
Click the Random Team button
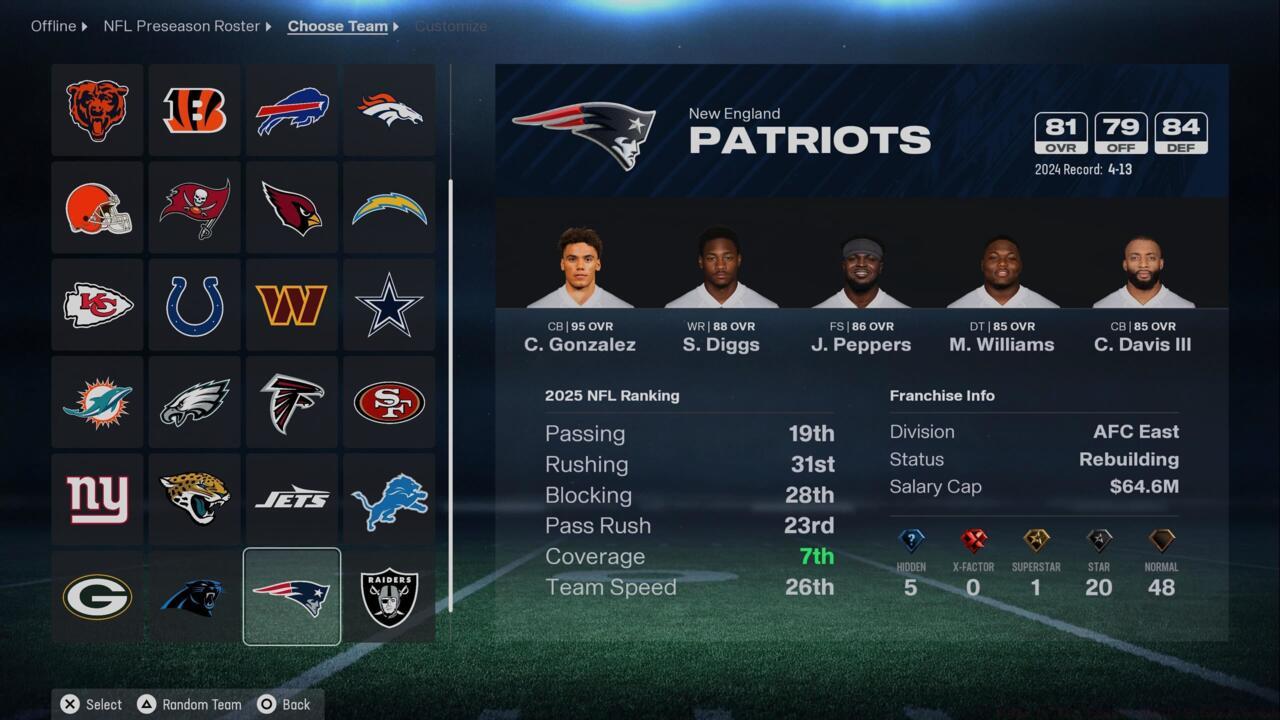(189, 704)
